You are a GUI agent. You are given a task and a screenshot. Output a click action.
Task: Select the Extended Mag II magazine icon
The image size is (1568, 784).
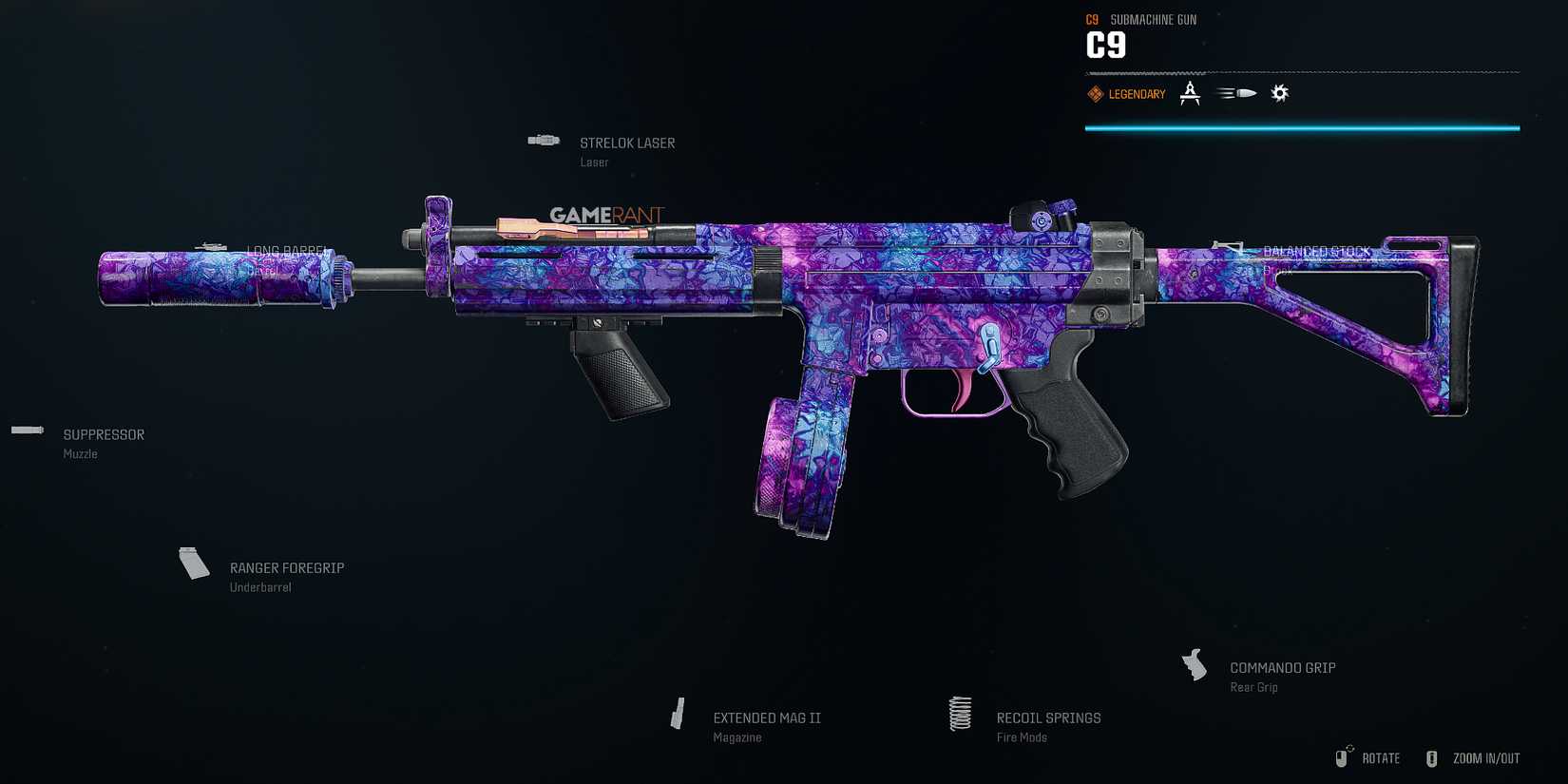678,714
